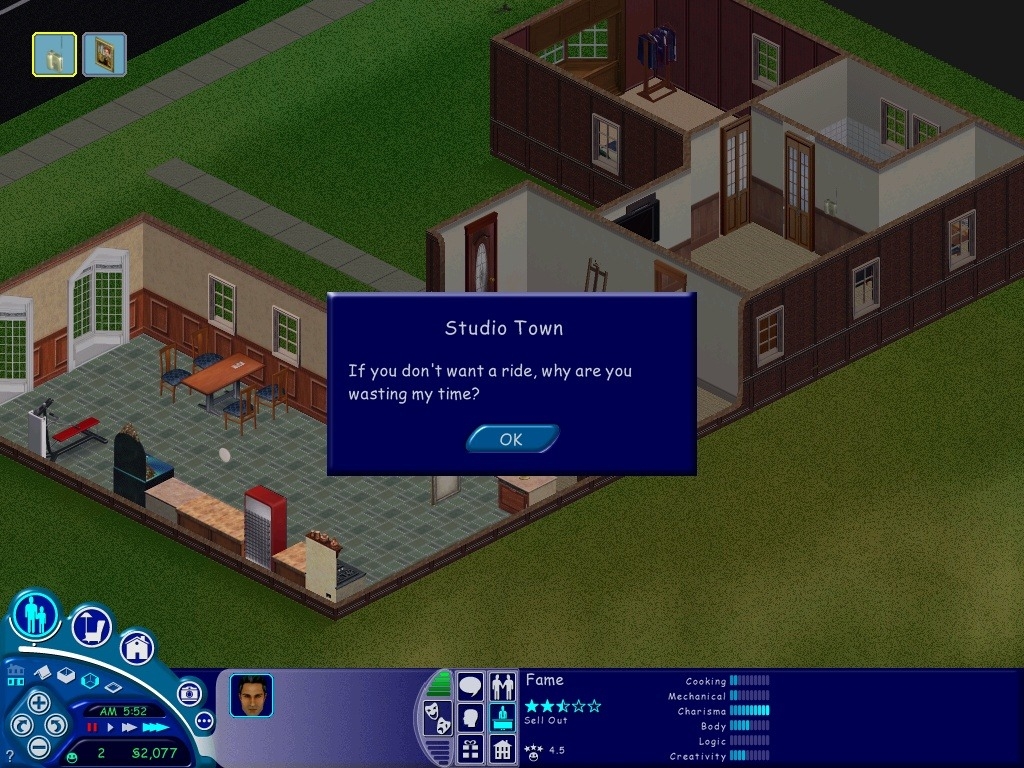The height and width of the screenshot is (768, 1024).
Task: Zoom in with the plus button
Action: pyautogui.click(x=38, y=702)
